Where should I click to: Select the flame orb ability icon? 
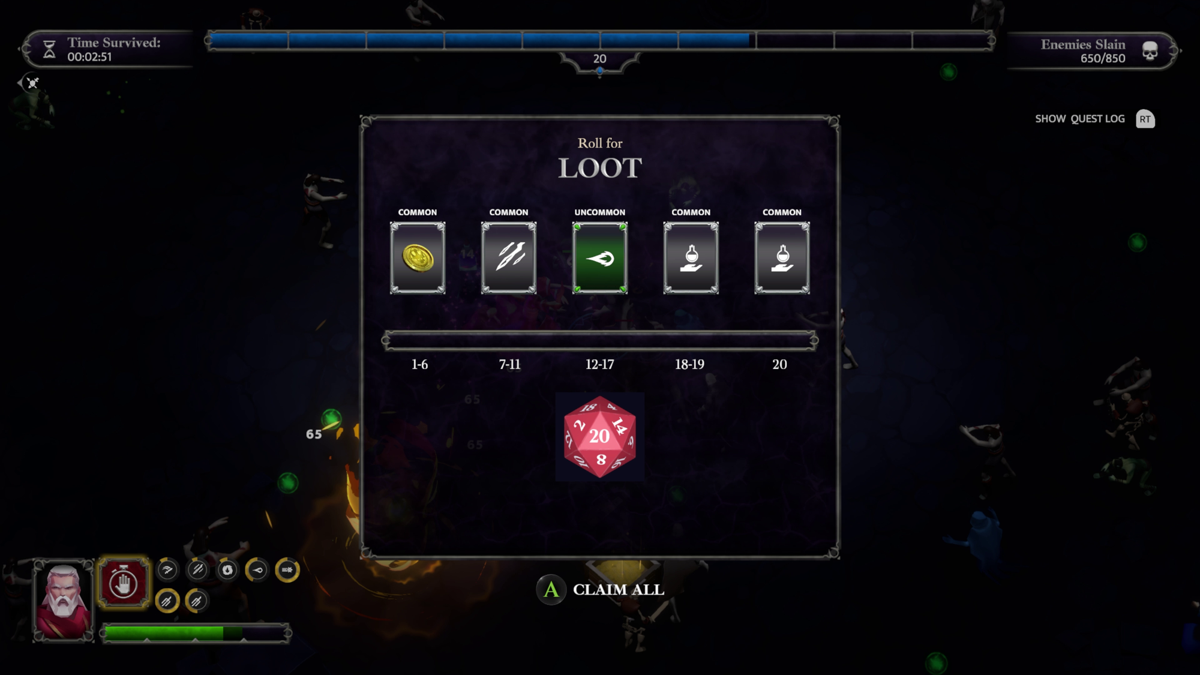pyautogui.click(x=228, y=570)
